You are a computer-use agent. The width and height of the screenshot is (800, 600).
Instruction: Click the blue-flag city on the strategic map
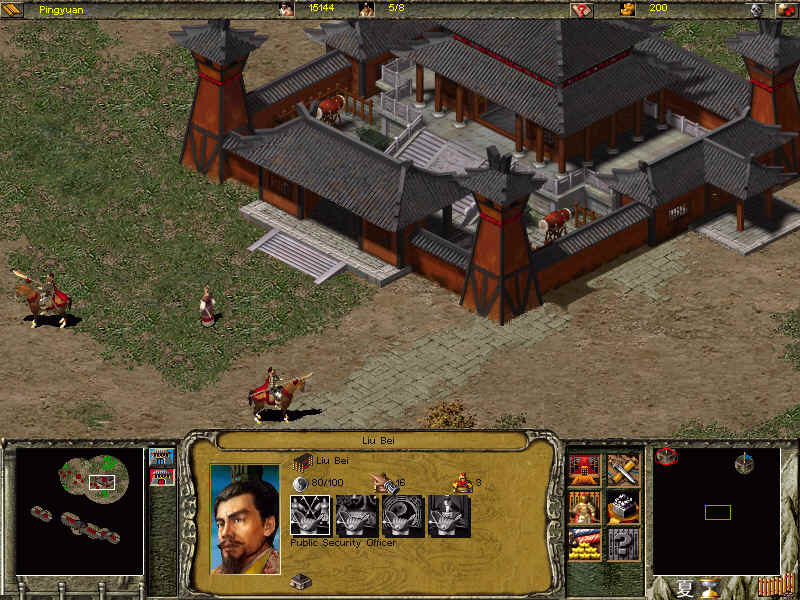pyautogui.click(x=744, y=463)
